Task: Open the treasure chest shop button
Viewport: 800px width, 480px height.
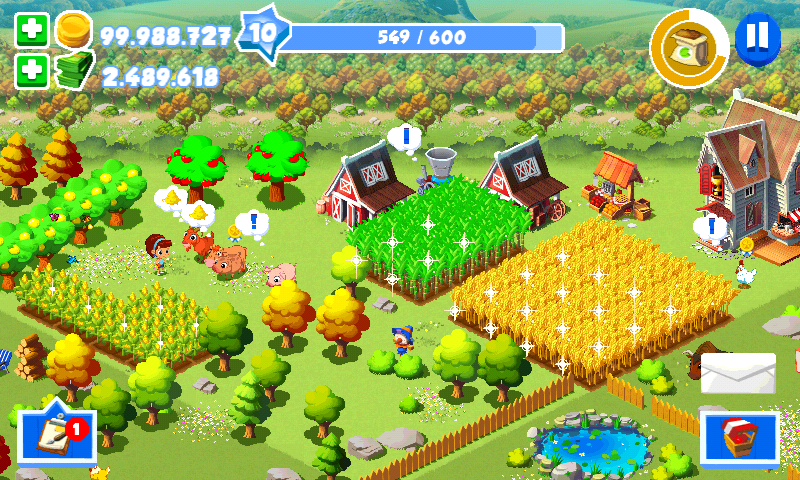Action: [x=739, y=437]
